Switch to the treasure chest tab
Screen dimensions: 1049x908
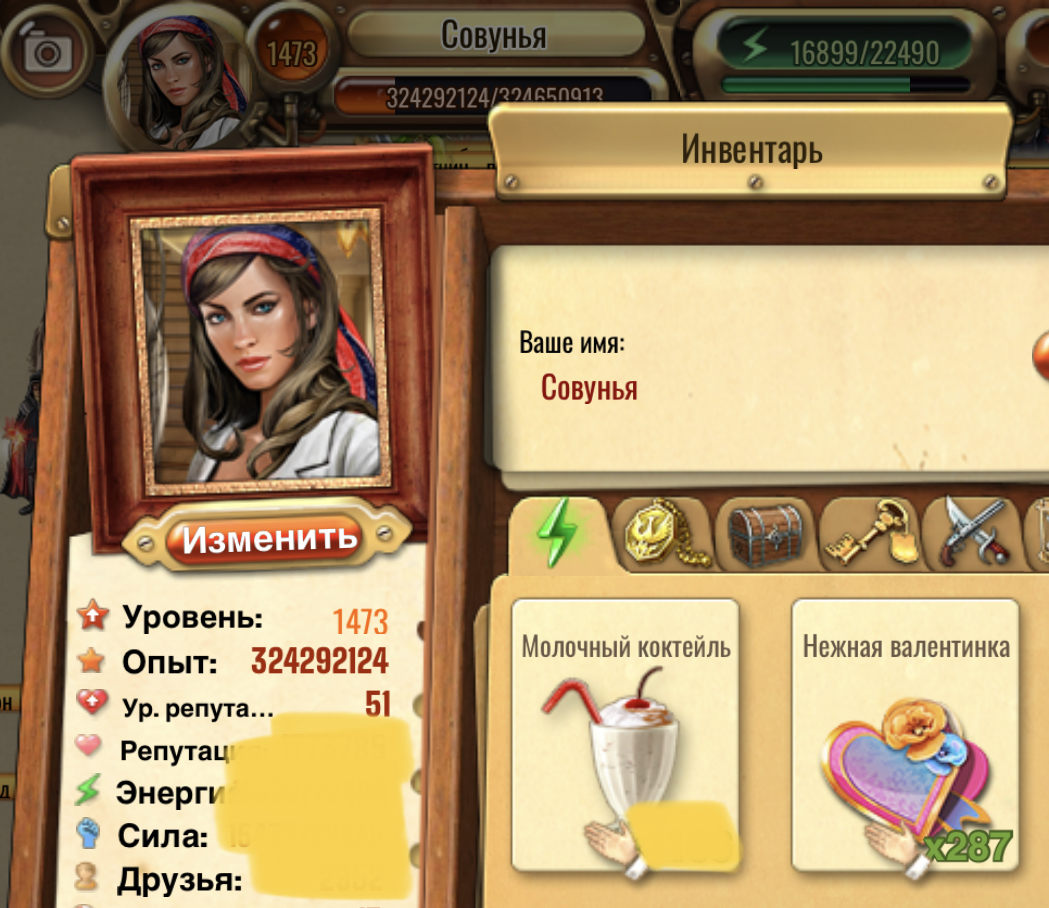click(765, 534)
